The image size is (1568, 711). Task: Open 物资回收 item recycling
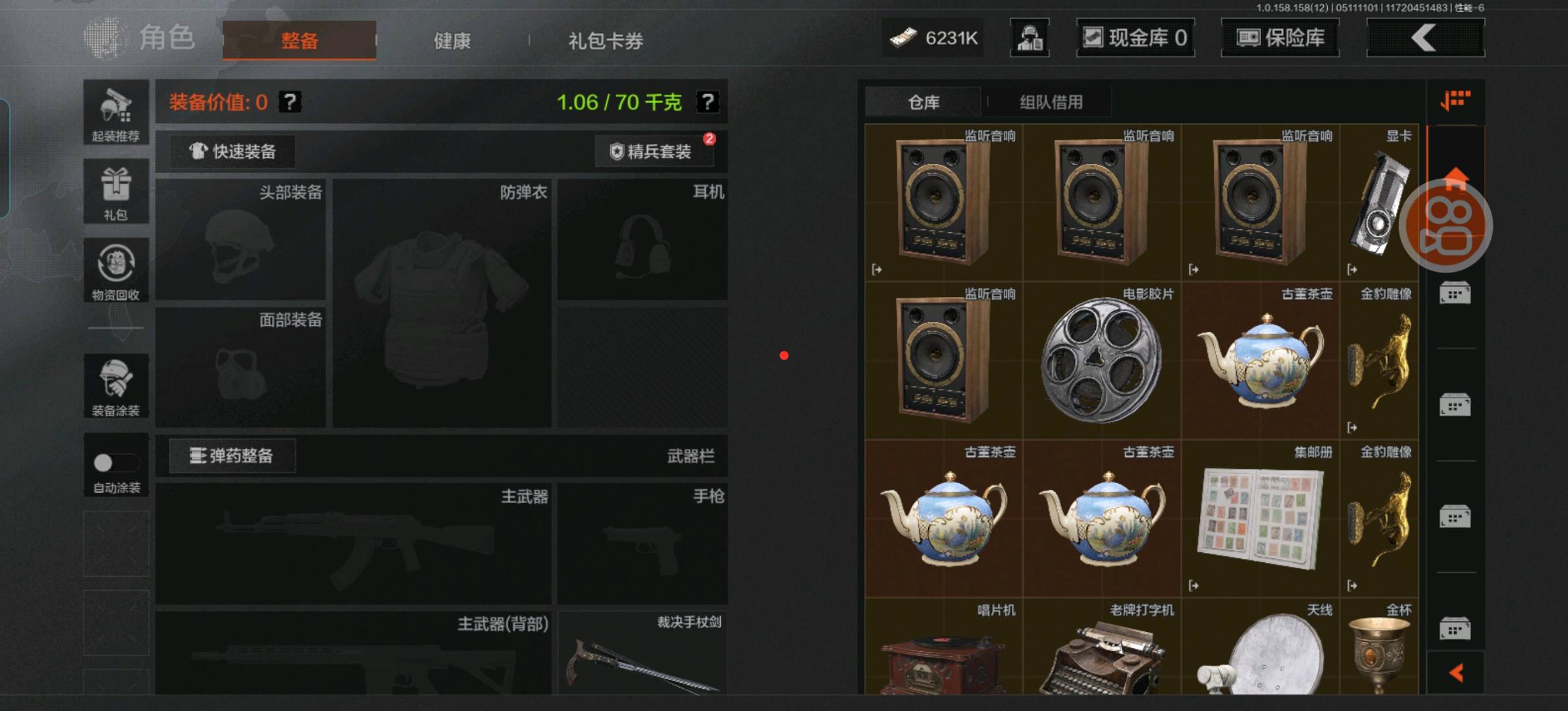pos(116,271)
